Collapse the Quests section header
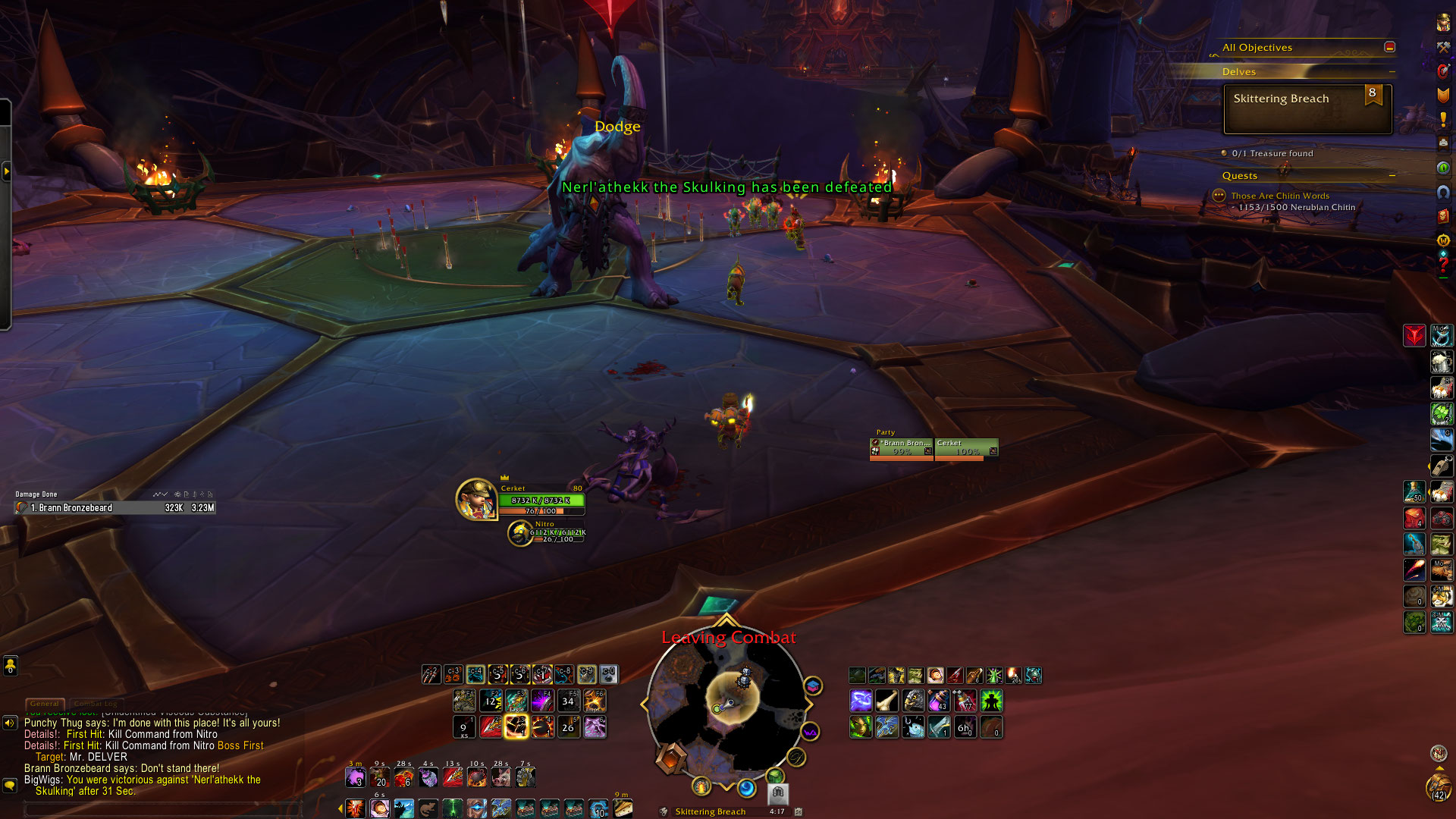The height and width of the screenshot is (819, 1456). [x=1392, y=176]
